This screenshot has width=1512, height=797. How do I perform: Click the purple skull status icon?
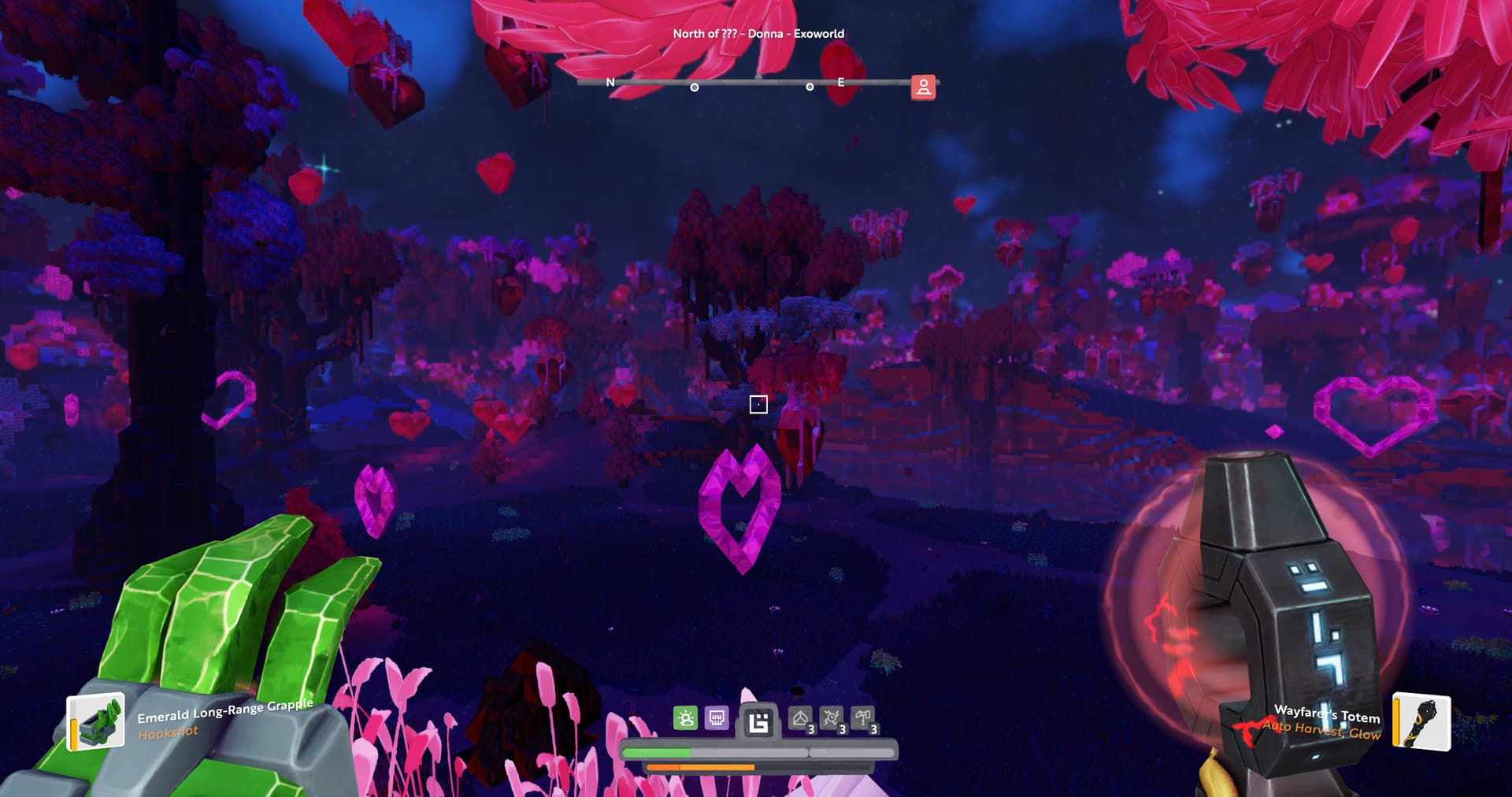717,718
